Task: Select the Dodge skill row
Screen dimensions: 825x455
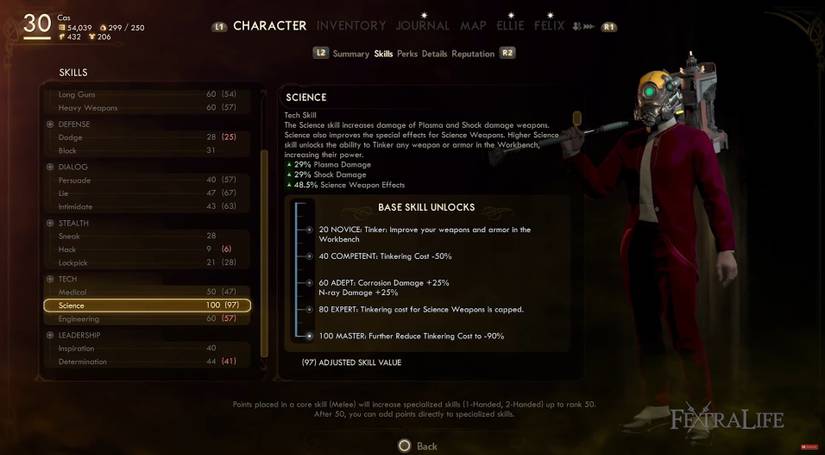Action: coord(146,138)
